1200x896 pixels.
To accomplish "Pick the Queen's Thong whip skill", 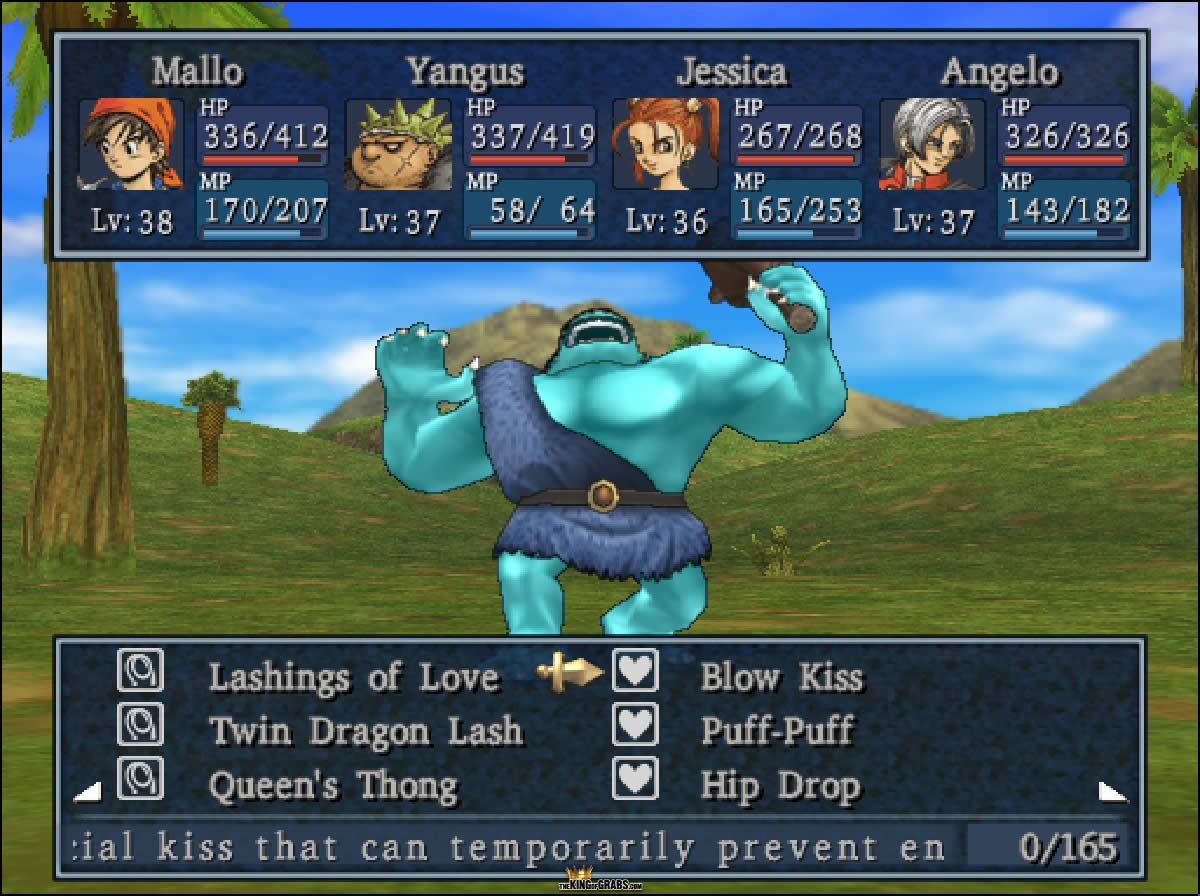I will point(333,786).
